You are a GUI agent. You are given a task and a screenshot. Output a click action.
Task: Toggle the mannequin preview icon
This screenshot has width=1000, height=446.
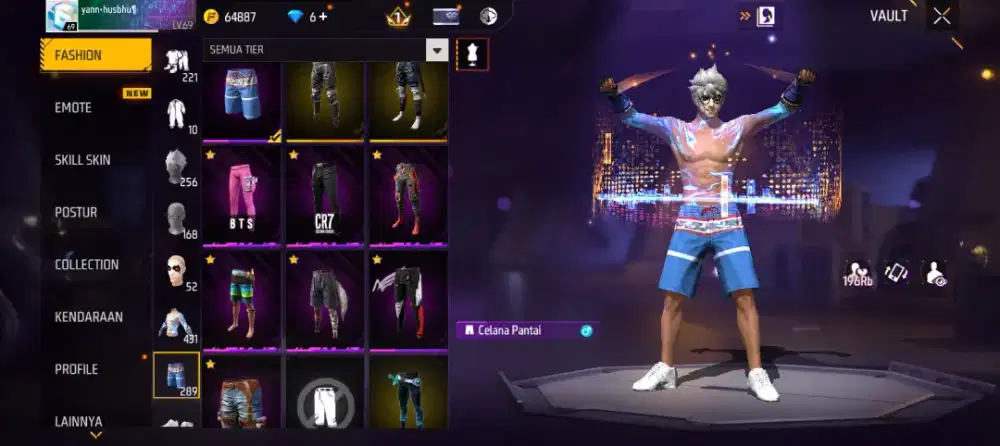[472, 54]
